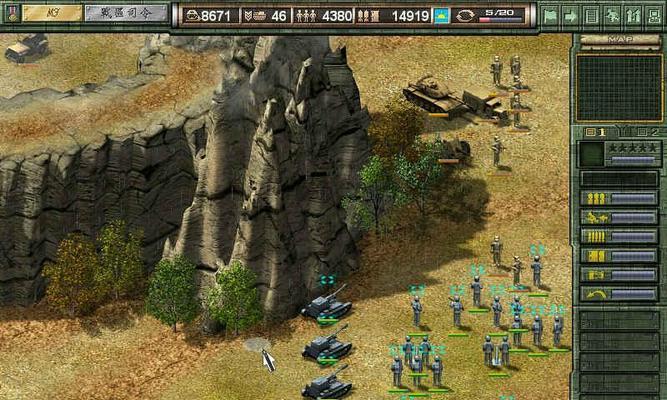Click the MAP label button

620,40
